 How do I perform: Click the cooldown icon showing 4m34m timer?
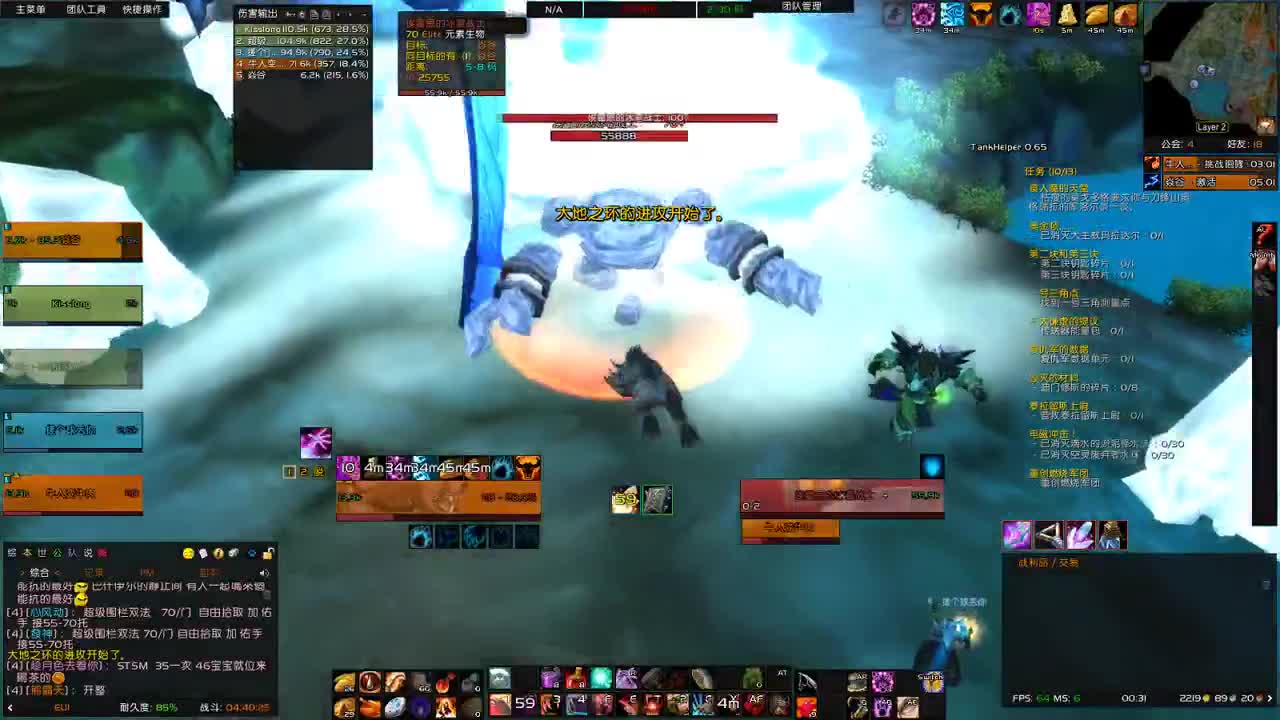pyautogui.click(x=375, y=465)
